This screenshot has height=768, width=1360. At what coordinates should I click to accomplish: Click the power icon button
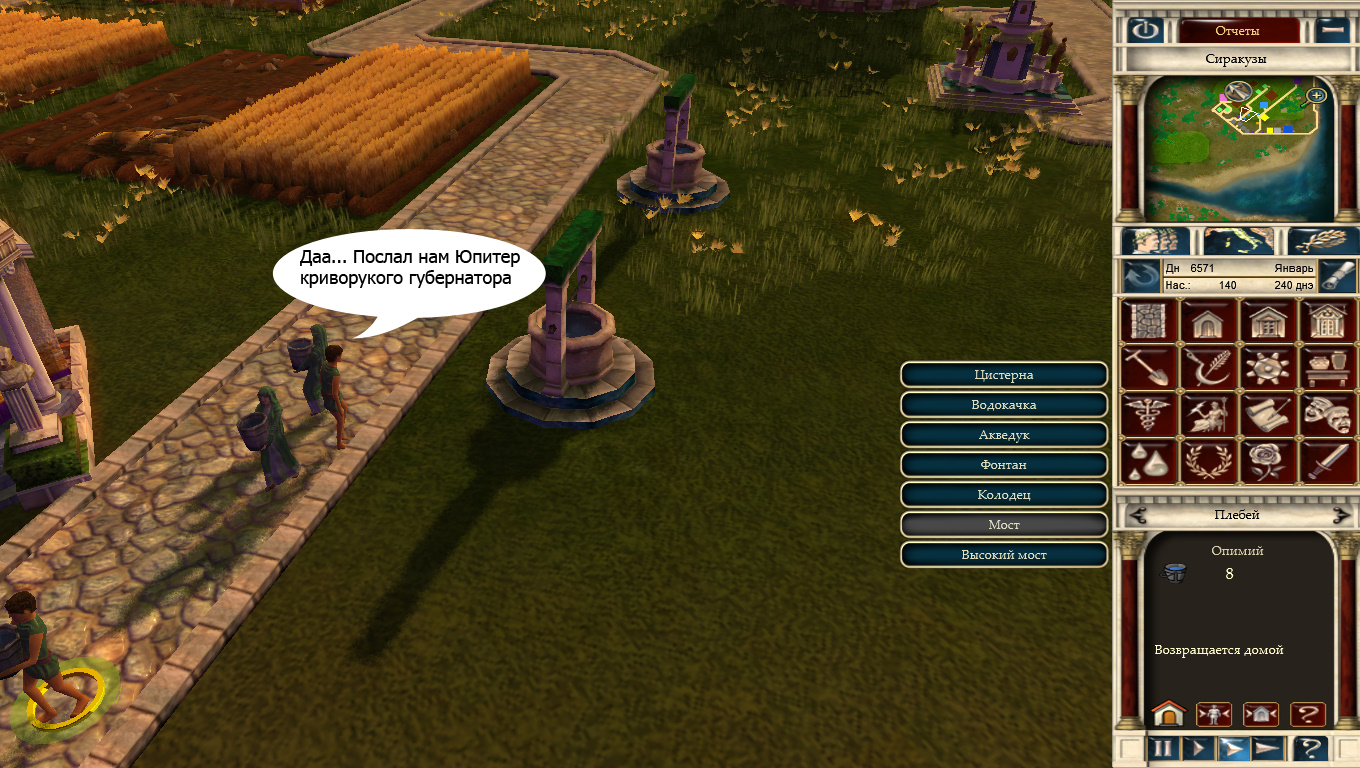(x=1145, y=30)
